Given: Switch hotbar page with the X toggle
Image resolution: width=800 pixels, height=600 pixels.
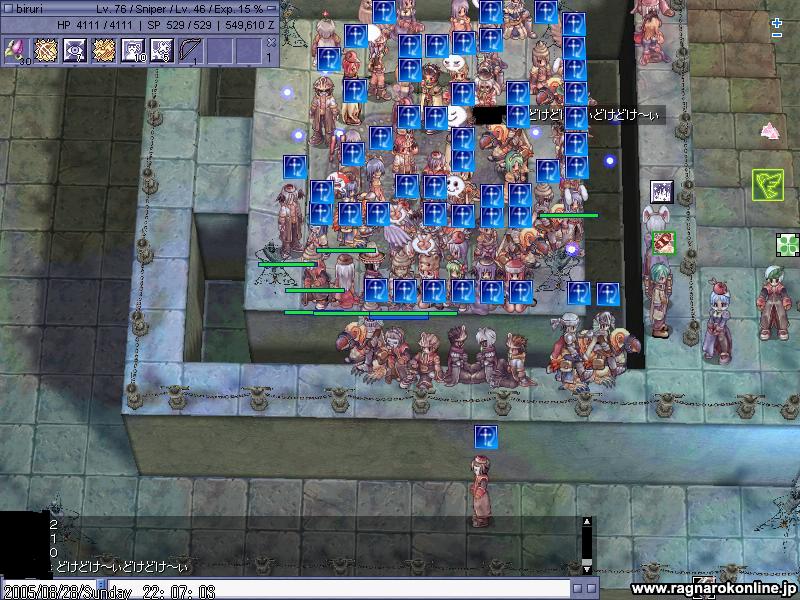Looking at the screenshot, I should click(x=270, y=42).
